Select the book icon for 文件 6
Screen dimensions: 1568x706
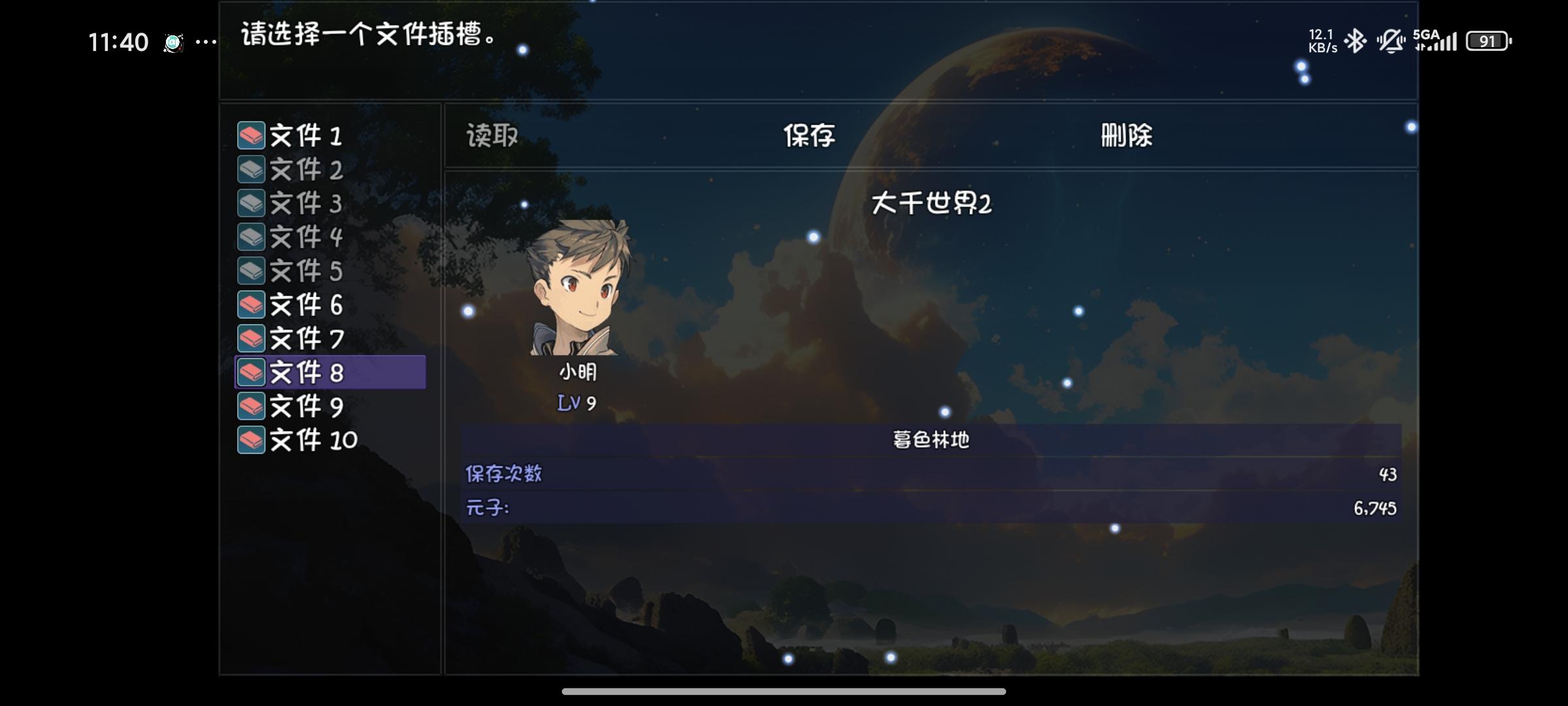tap(250, 305)
